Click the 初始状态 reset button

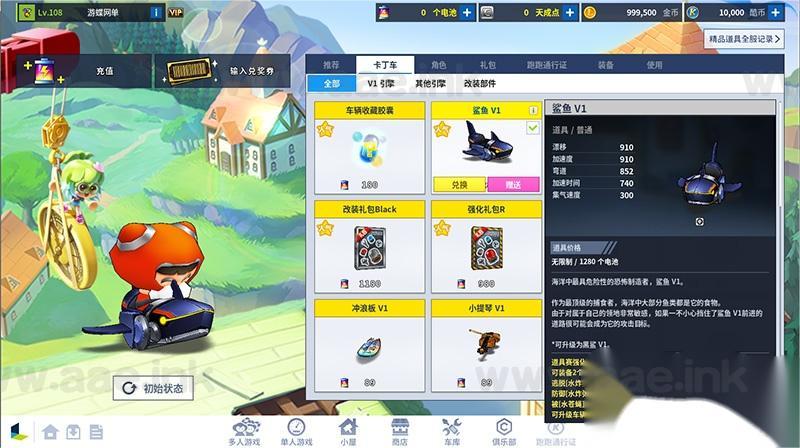click(153, 388)
